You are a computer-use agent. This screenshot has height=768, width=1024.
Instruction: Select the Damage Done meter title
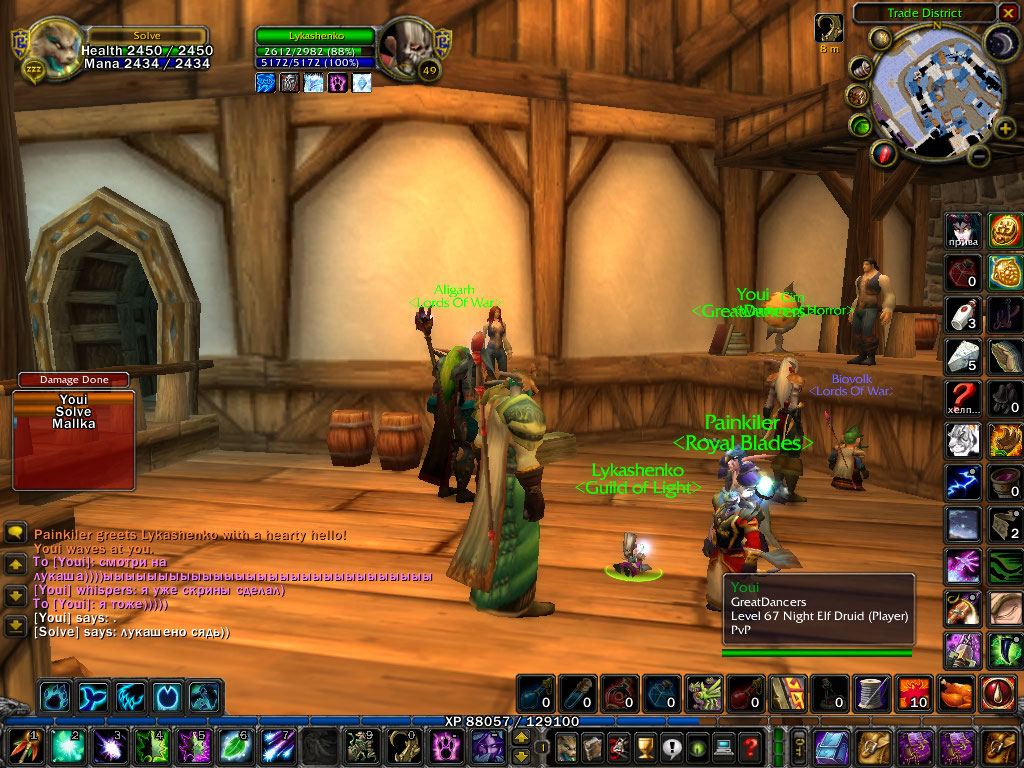click(73, 380)
